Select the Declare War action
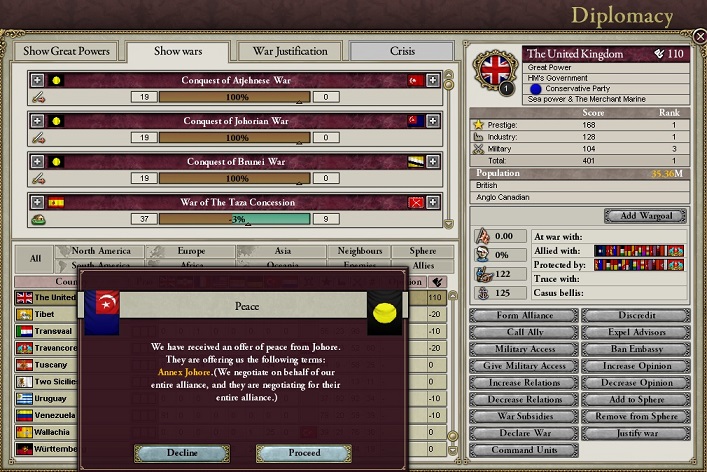The image size is (707, 472). pos(524,432)
